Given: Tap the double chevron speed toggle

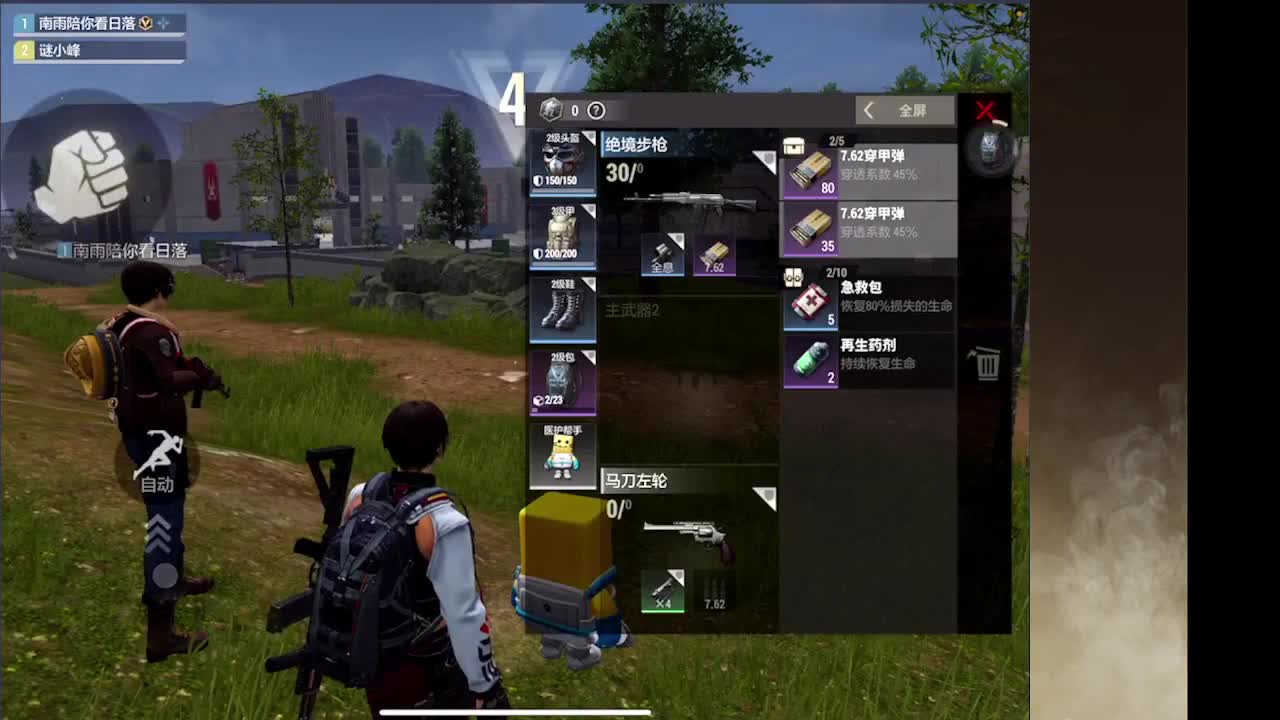Looking at the screenshot, I should [x=160, y=528].
